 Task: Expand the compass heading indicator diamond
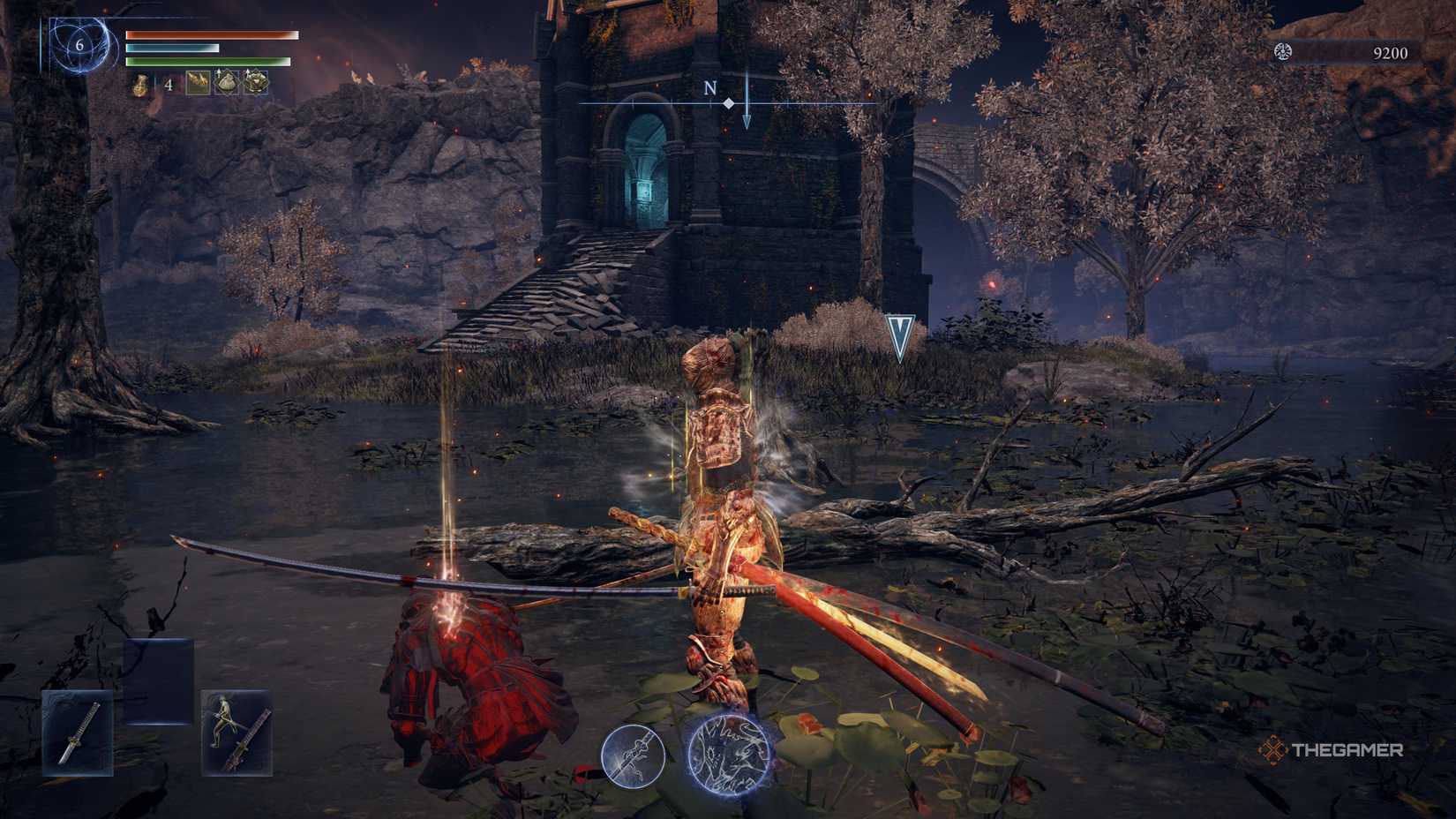tap(726, 102)
